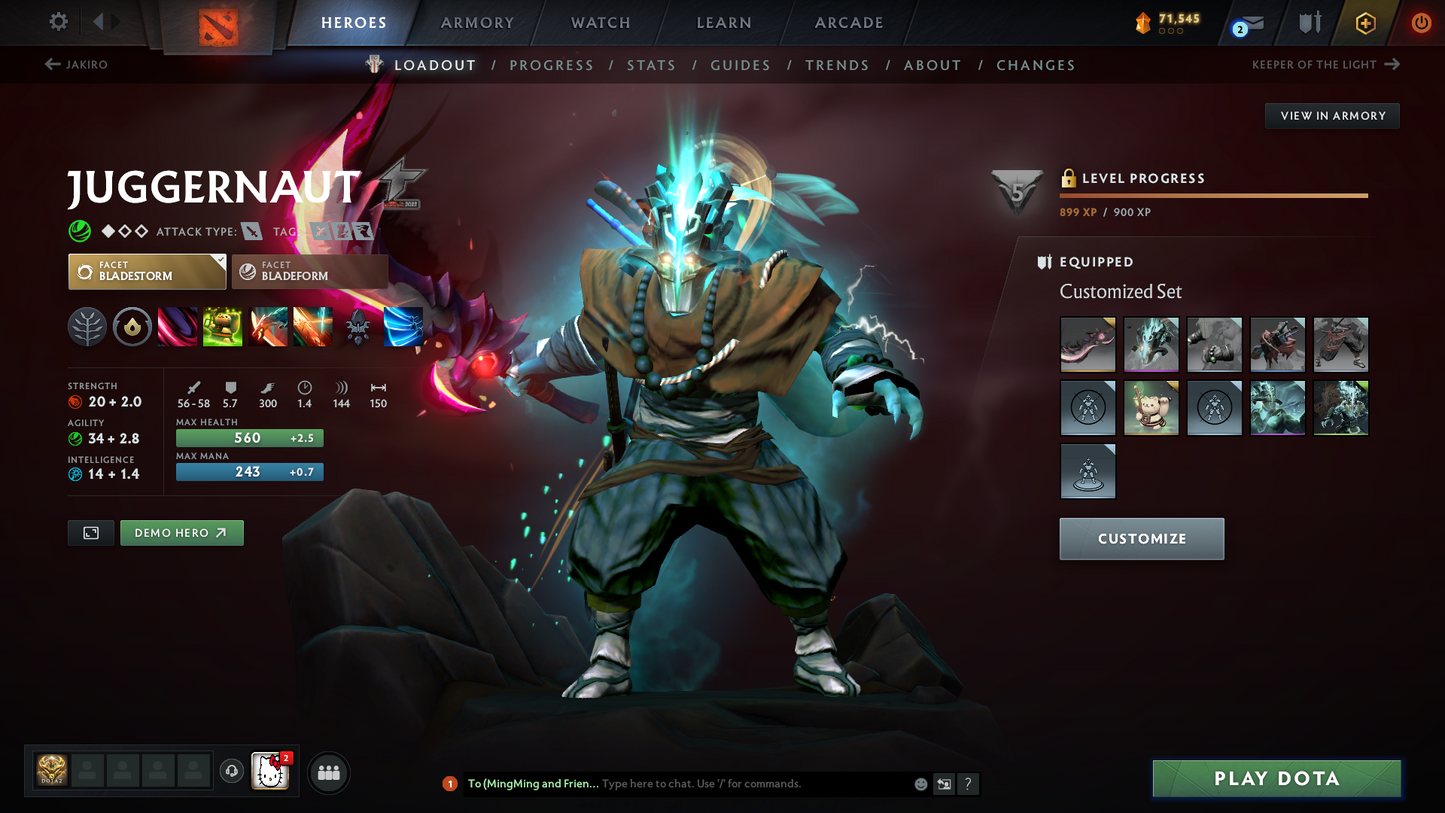Open the emoticon picker in chat bar

pos(919,784)
